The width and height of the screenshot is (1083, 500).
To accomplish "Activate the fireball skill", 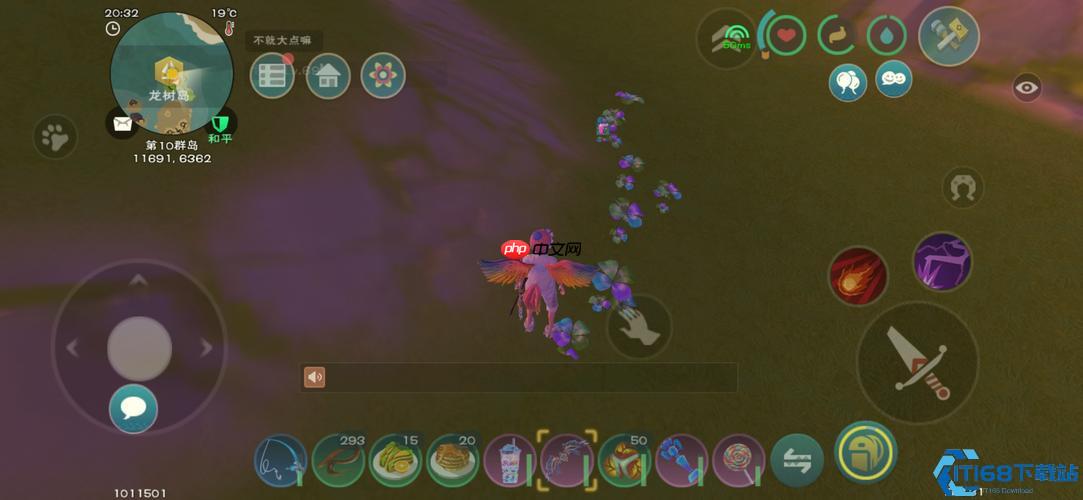I will pyautogui.click(x=858, y=276).
